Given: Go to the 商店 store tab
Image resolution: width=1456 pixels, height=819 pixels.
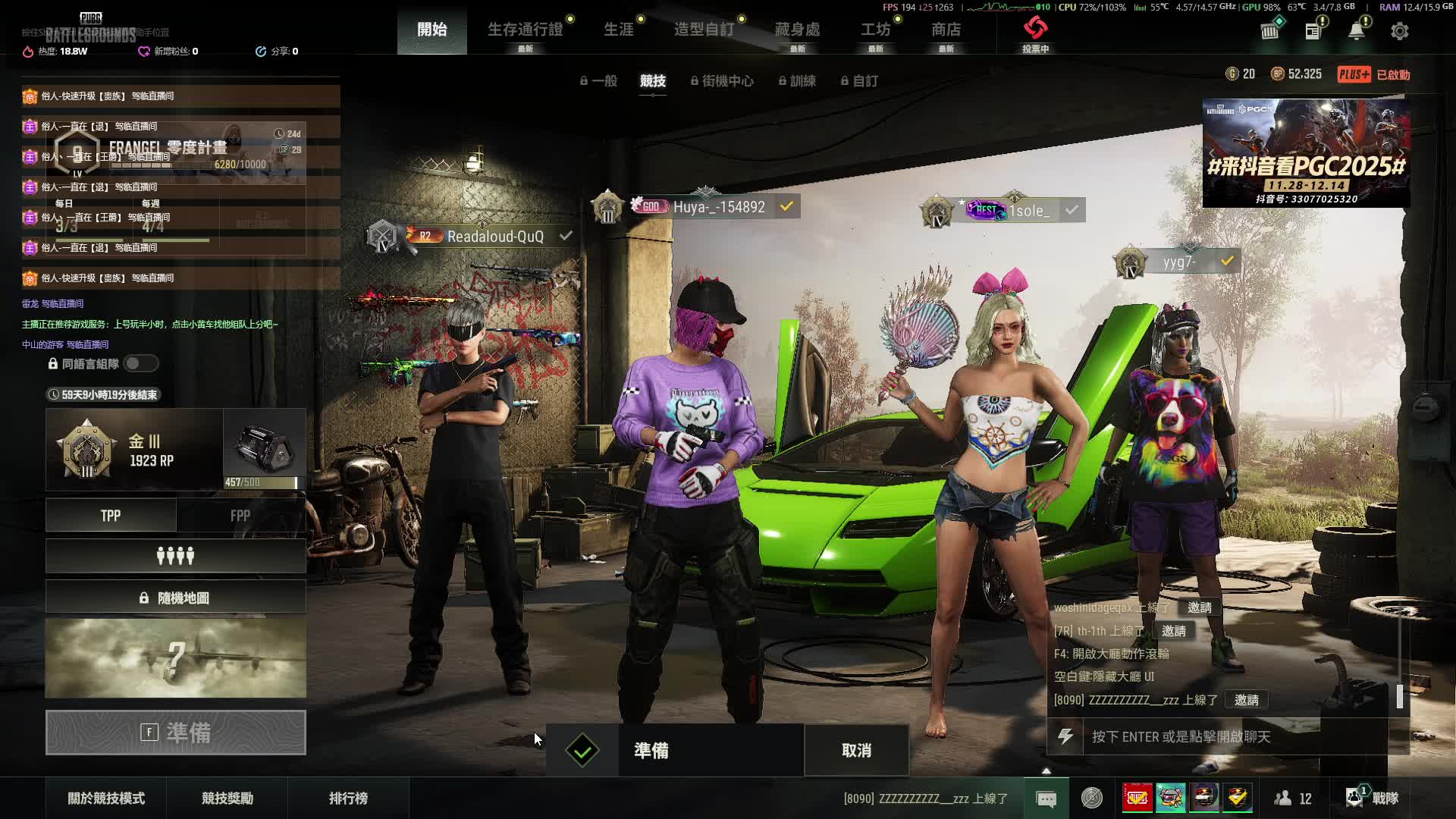Looking at the screenshot, I should click(x=946, y=30).
